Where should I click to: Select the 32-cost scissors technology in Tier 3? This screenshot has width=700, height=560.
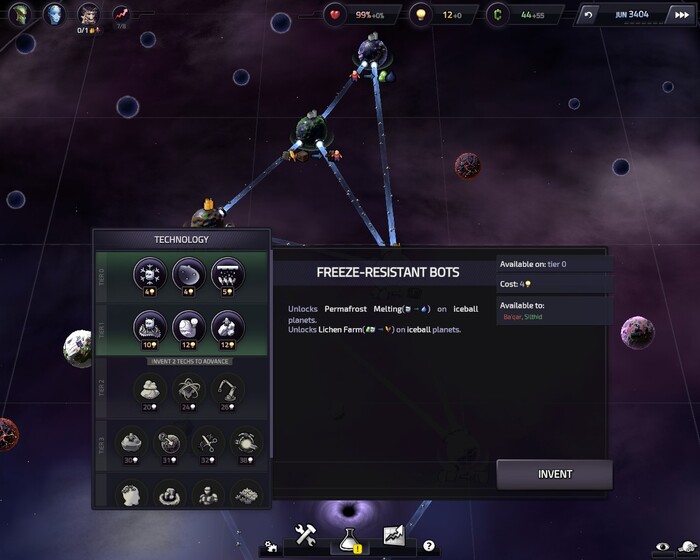208,442
